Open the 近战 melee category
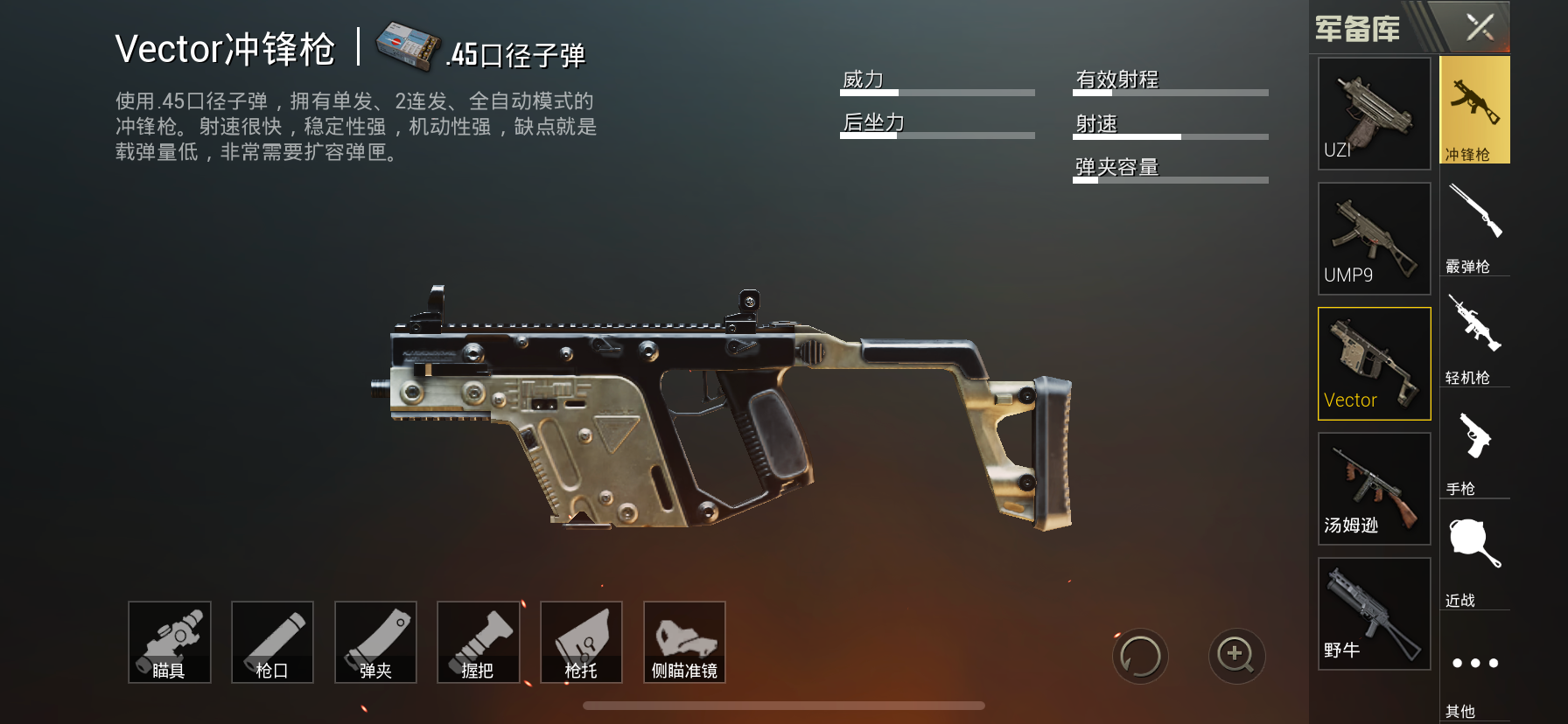Screen dimensions: 1568x724 [x=1474, y=561]
